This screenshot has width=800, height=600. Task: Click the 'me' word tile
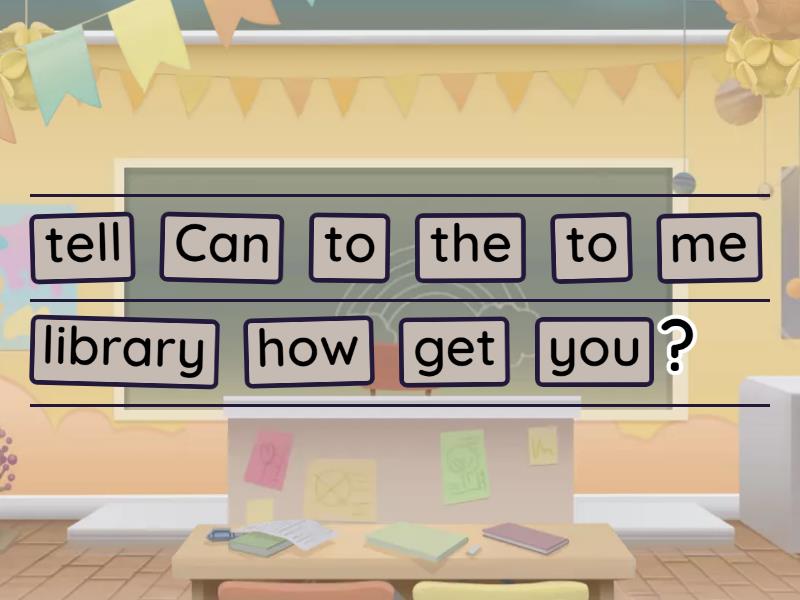tap(709, 246)
